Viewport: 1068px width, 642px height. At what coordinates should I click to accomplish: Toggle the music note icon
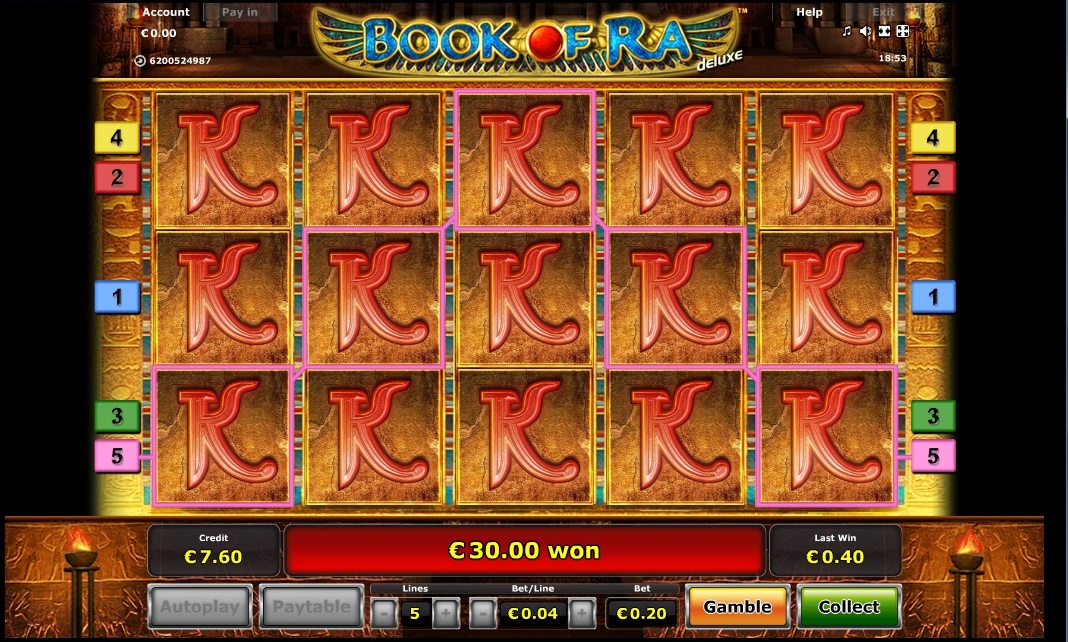click(x=847, y=32)
